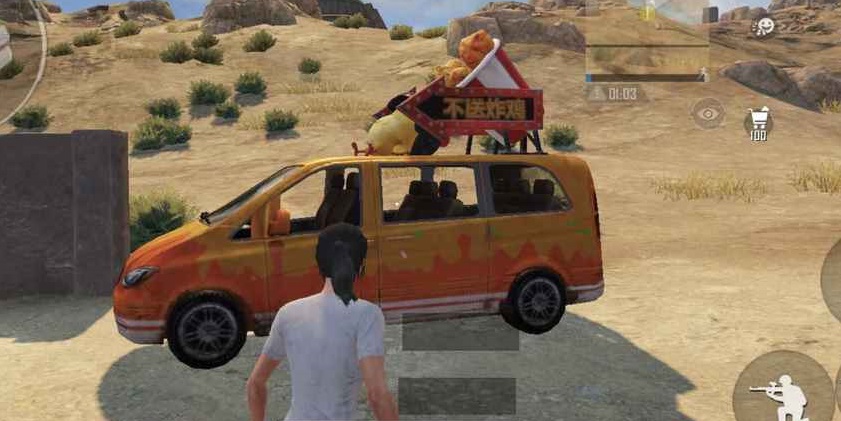Open the shopping cart shop icon
The image size is (841, 421).
(758, 123)
